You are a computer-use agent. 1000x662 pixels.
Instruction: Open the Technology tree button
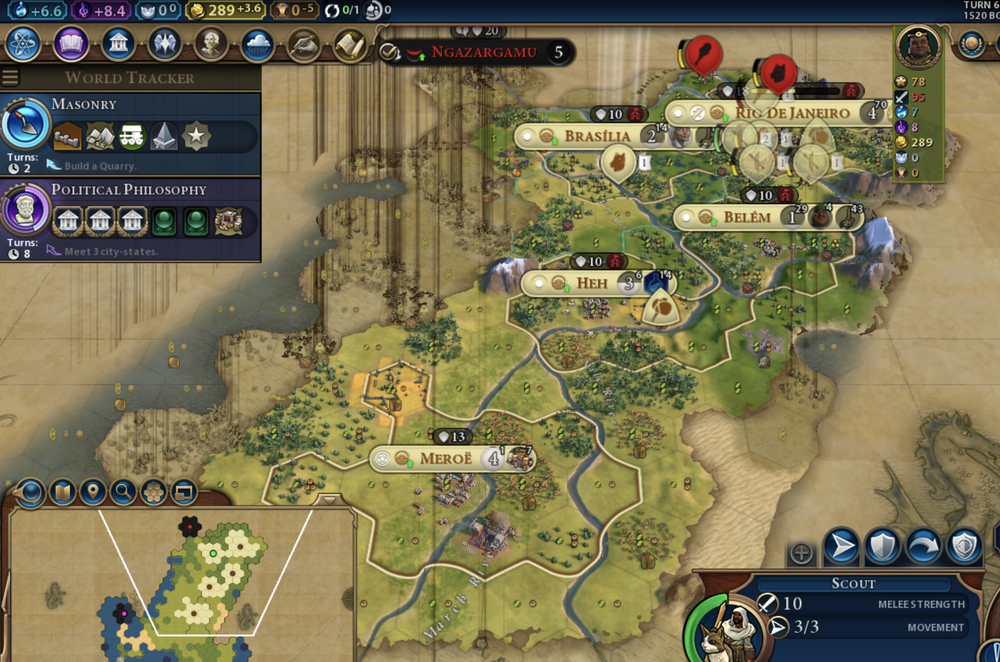click(25, 44)
